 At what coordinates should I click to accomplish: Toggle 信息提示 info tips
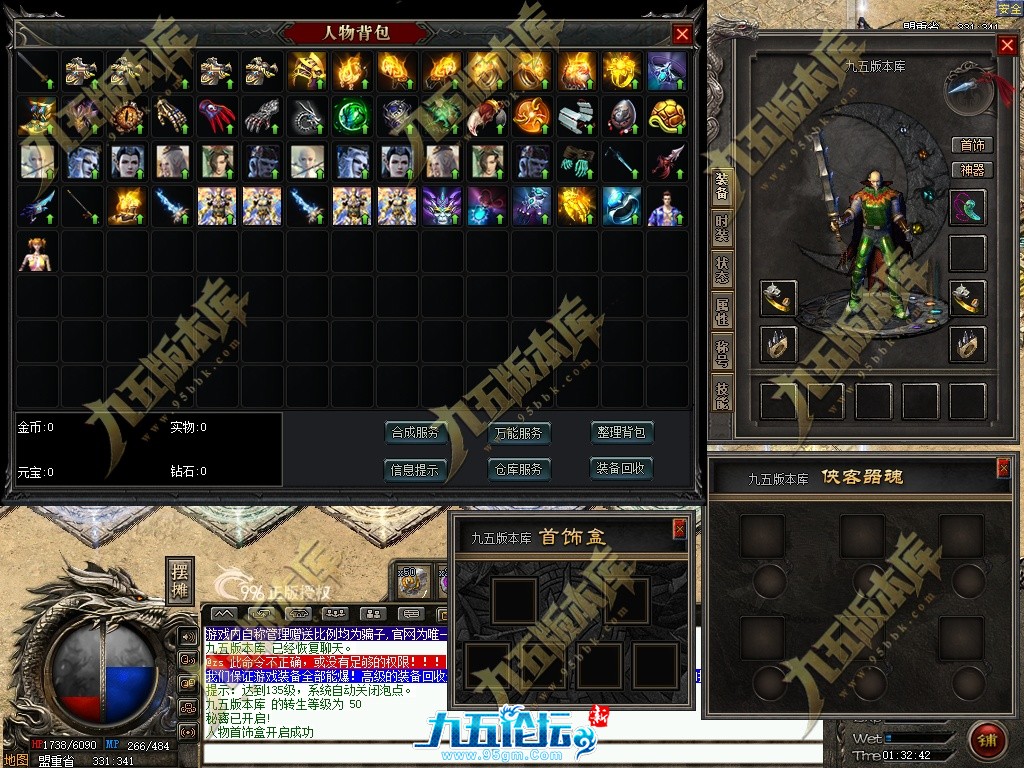415,469
